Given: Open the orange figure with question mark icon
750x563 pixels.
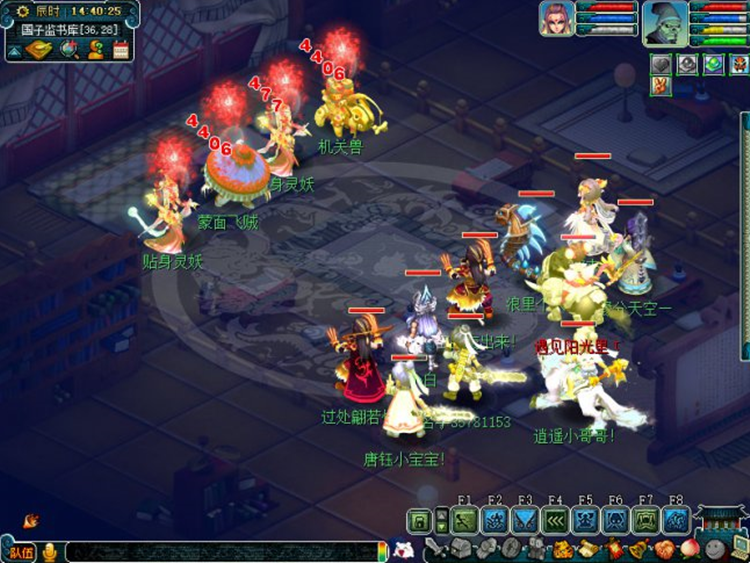Looking at the screenshot, I should (x=95, y=49).
